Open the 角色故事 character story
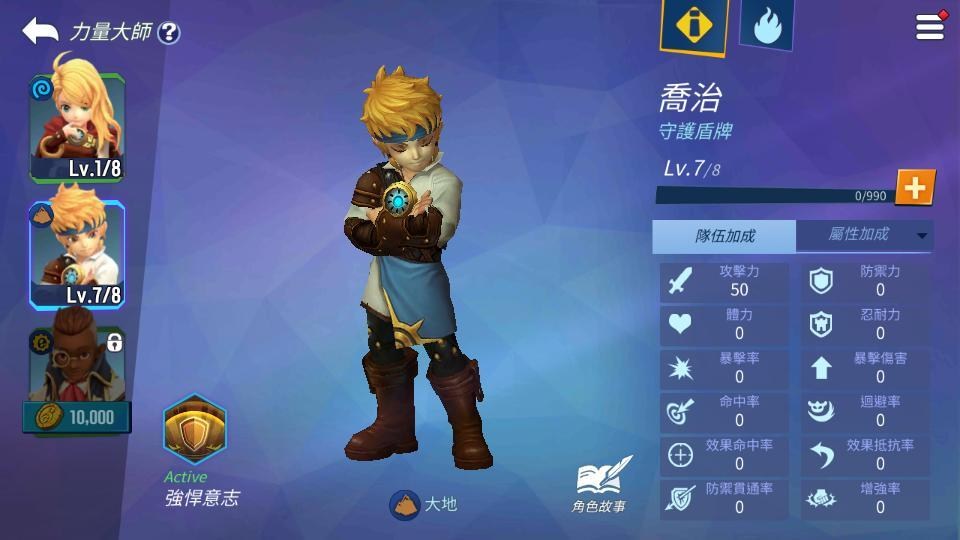Screen dimensions: 960x540 [x=601, y=484]
